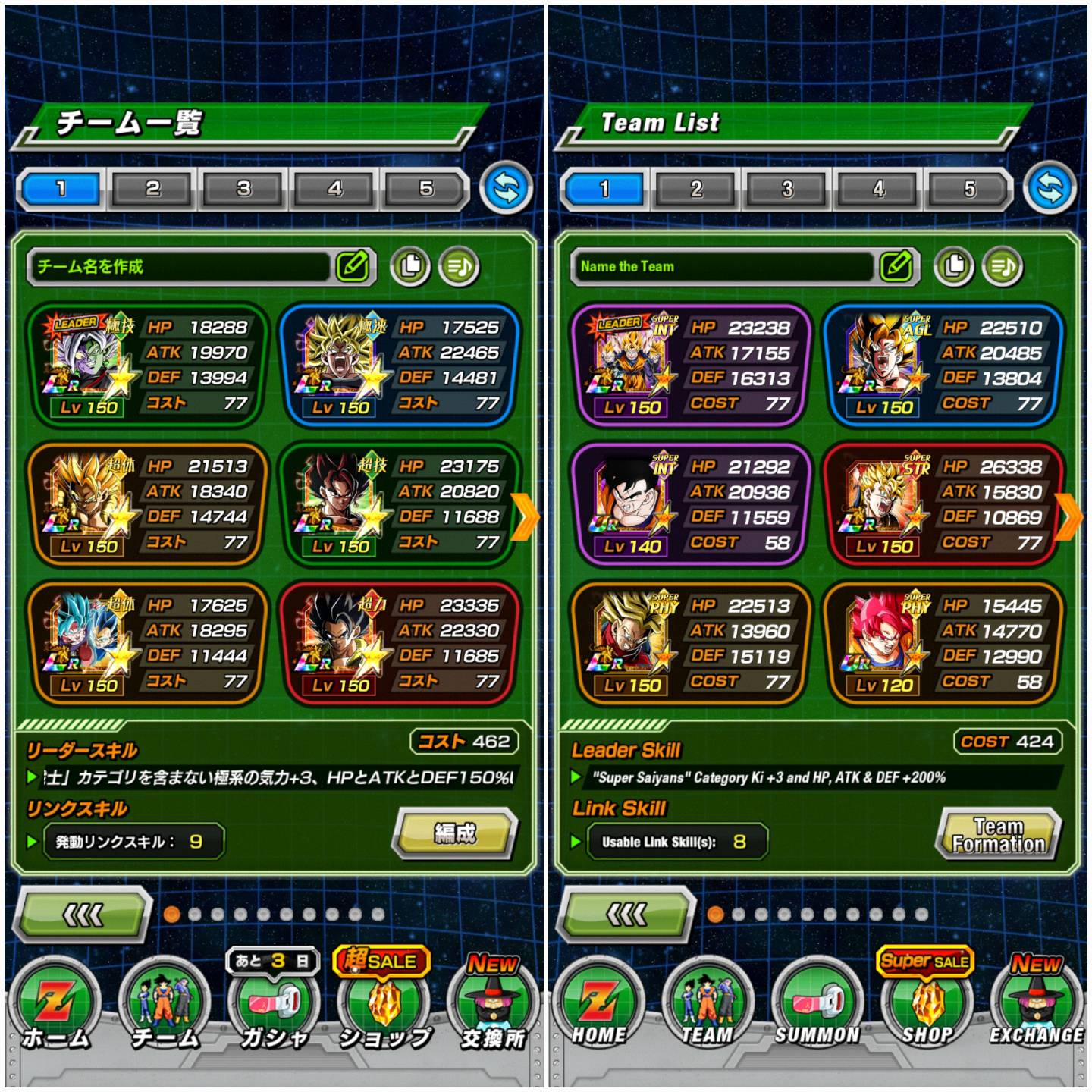Open the music note team settings icon
The width and height of the screenshot is (1092, 1092).
point(1001,265)
